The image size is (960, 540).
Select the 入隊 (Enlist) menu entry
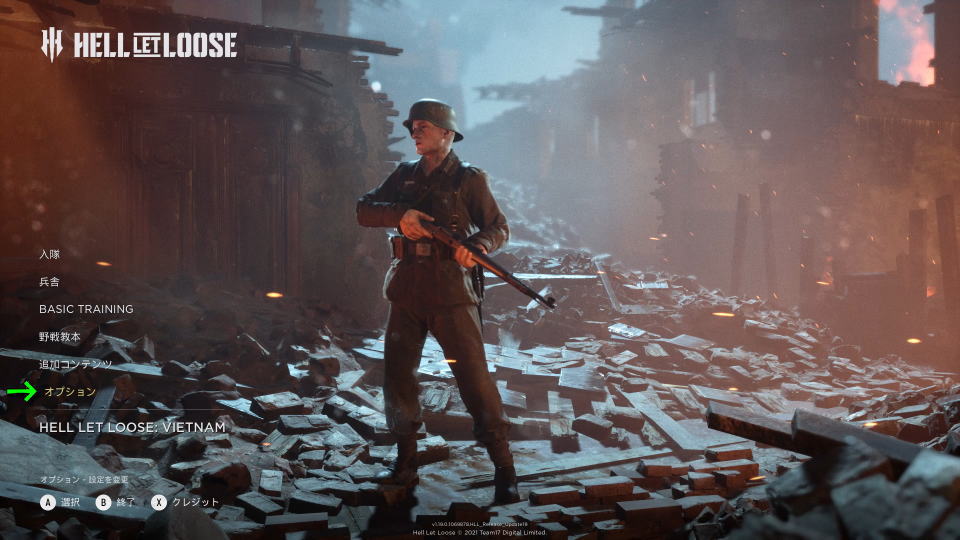[50, 254]
